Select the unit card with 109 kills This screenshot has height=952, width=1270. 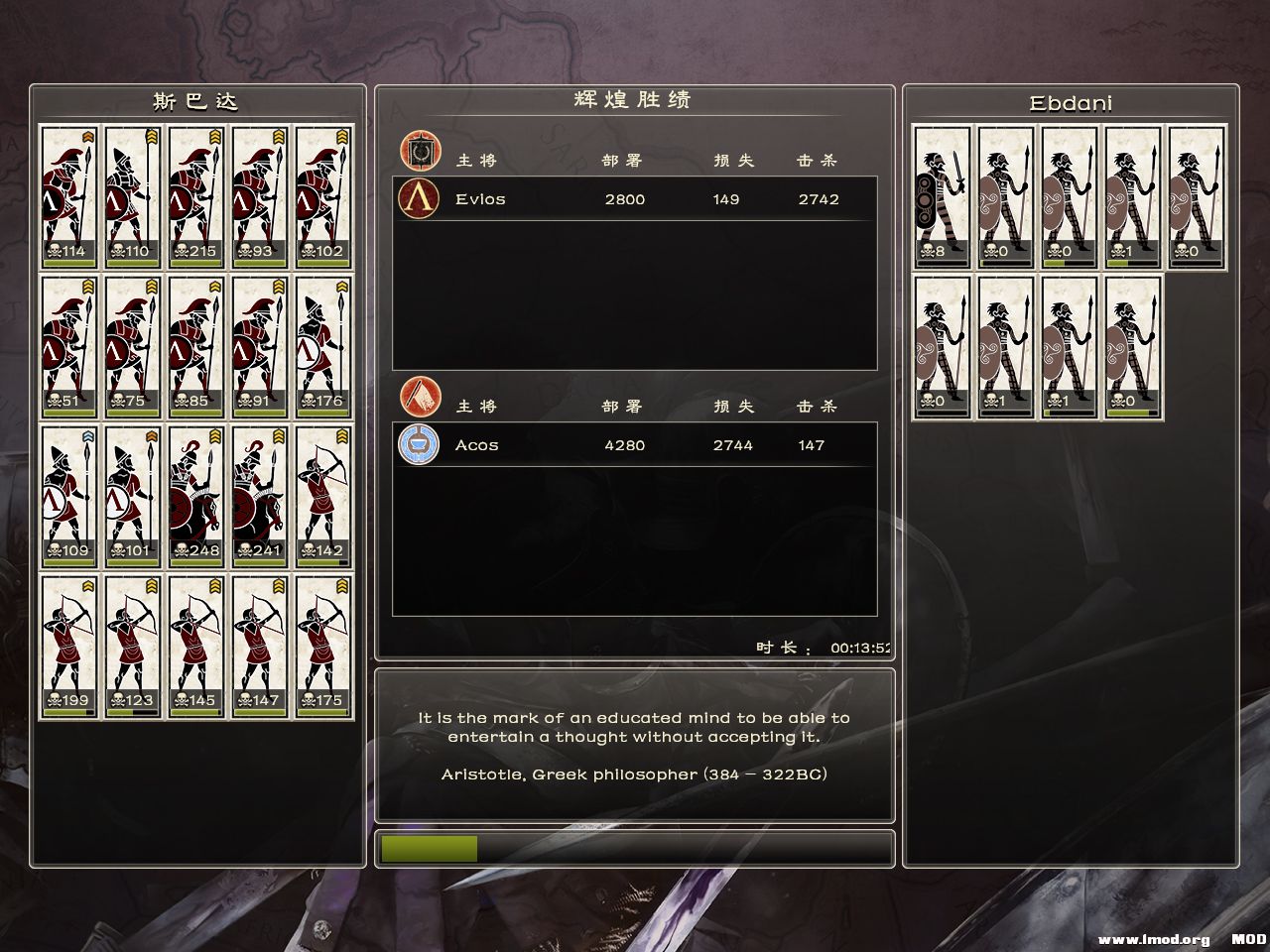tap(69, 497)
